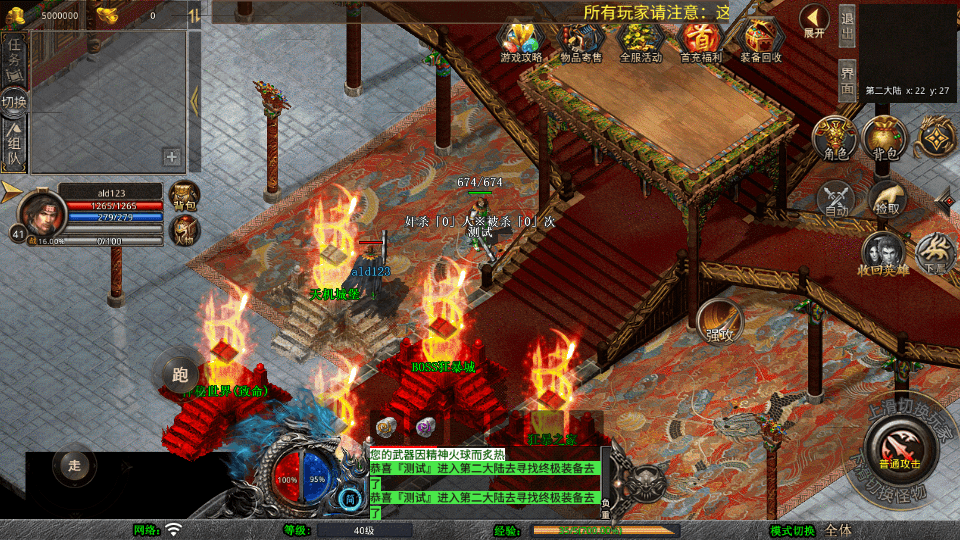
Task: Show the 全服活动 server events
Action: pos(641,41)
